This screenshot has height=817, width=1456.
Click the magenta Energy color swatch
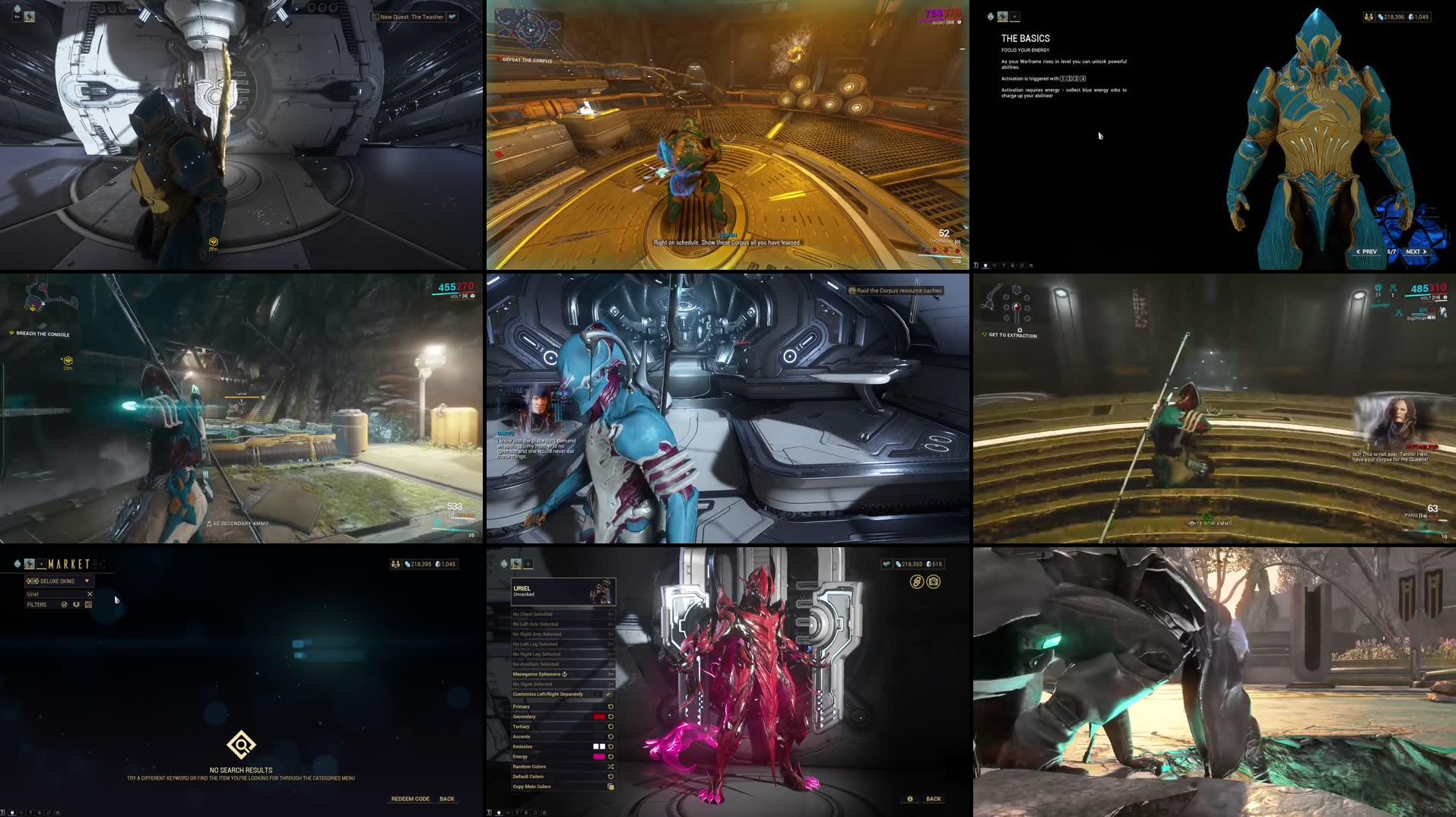pyautogui.click(x=598, y=756)
